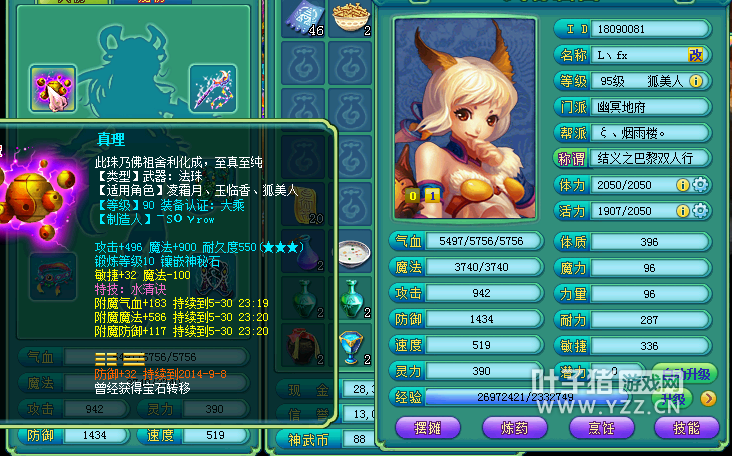Open the 活力 vitality gear settings
732x456 pixels.
[x=700, y=211]
